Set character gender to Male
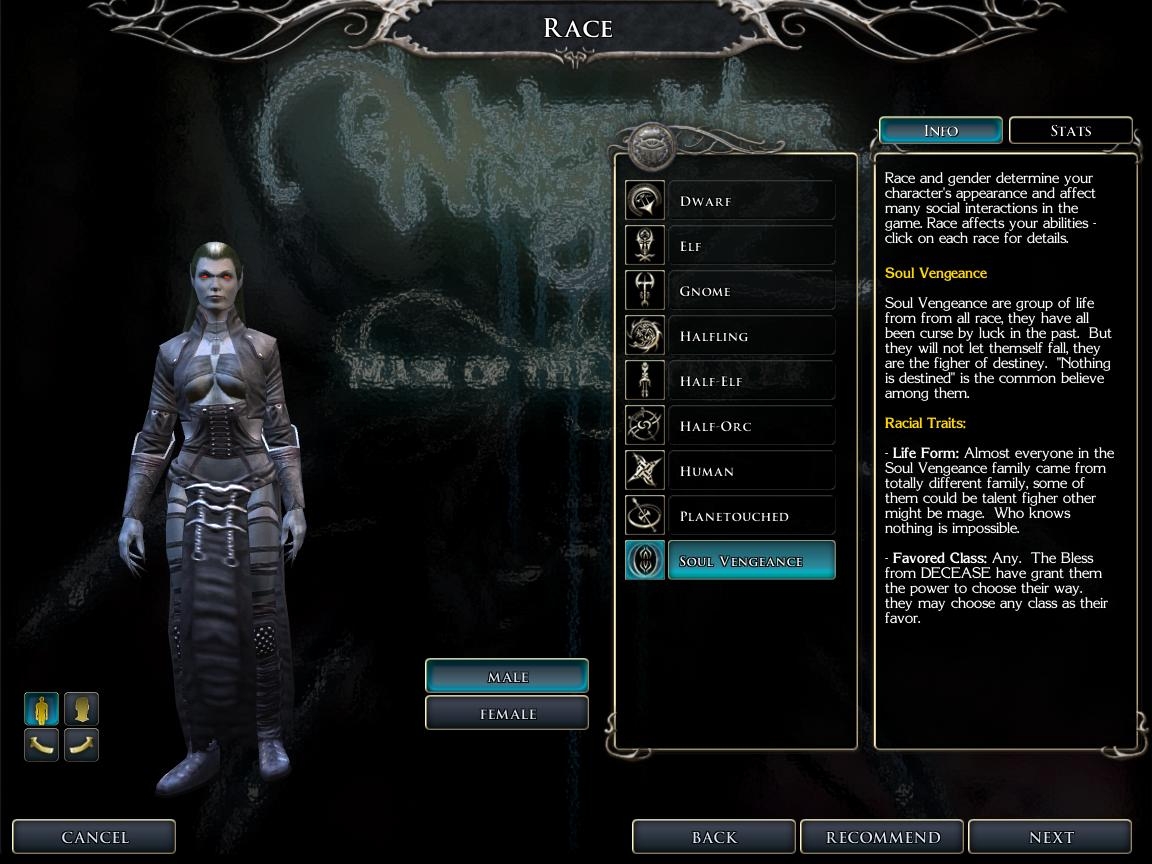1152x864 pixels. [x=507, y=677]
